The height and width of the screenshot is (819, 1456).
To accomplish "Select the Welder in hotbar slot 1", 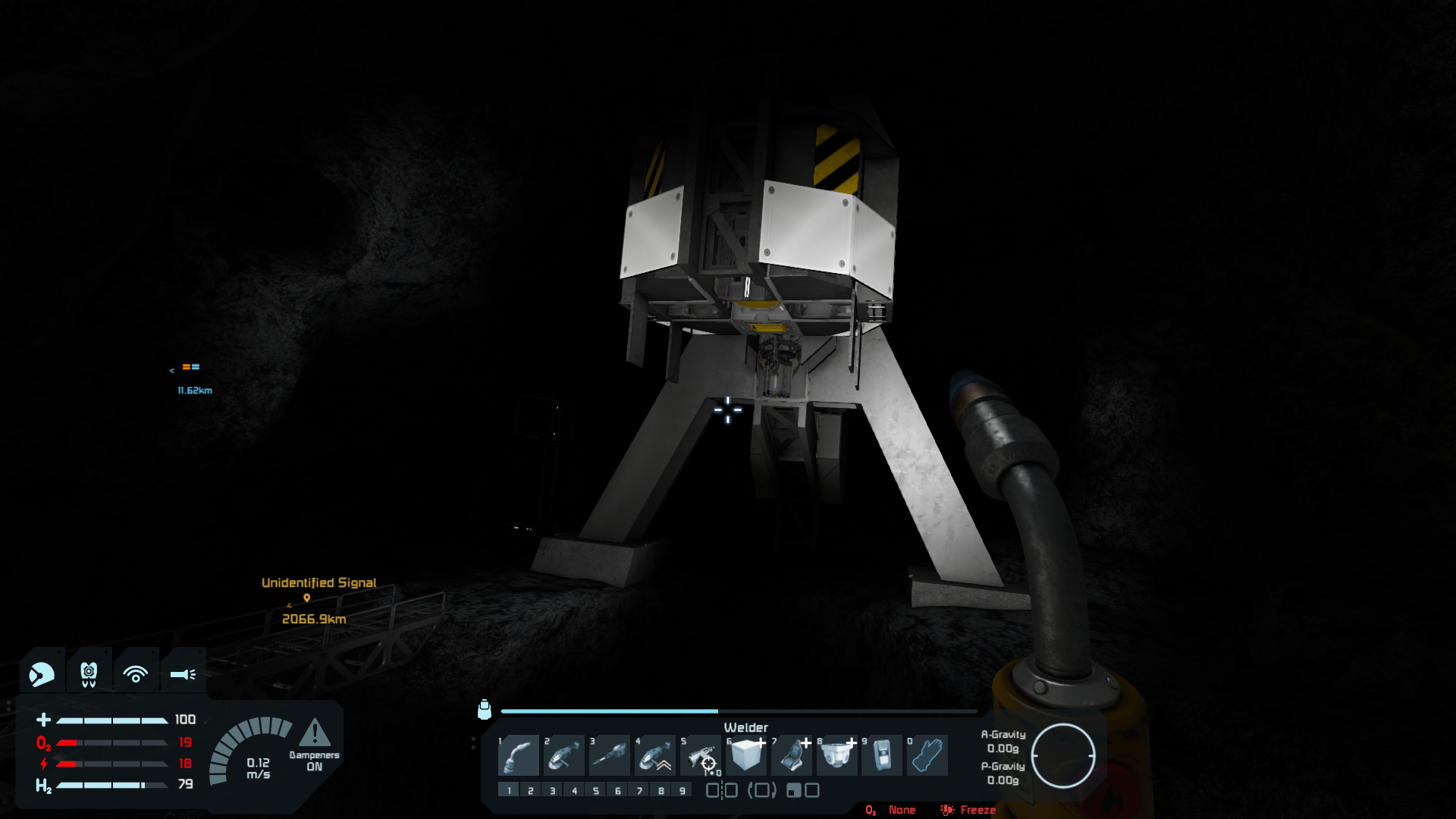I will click(519, 755).
